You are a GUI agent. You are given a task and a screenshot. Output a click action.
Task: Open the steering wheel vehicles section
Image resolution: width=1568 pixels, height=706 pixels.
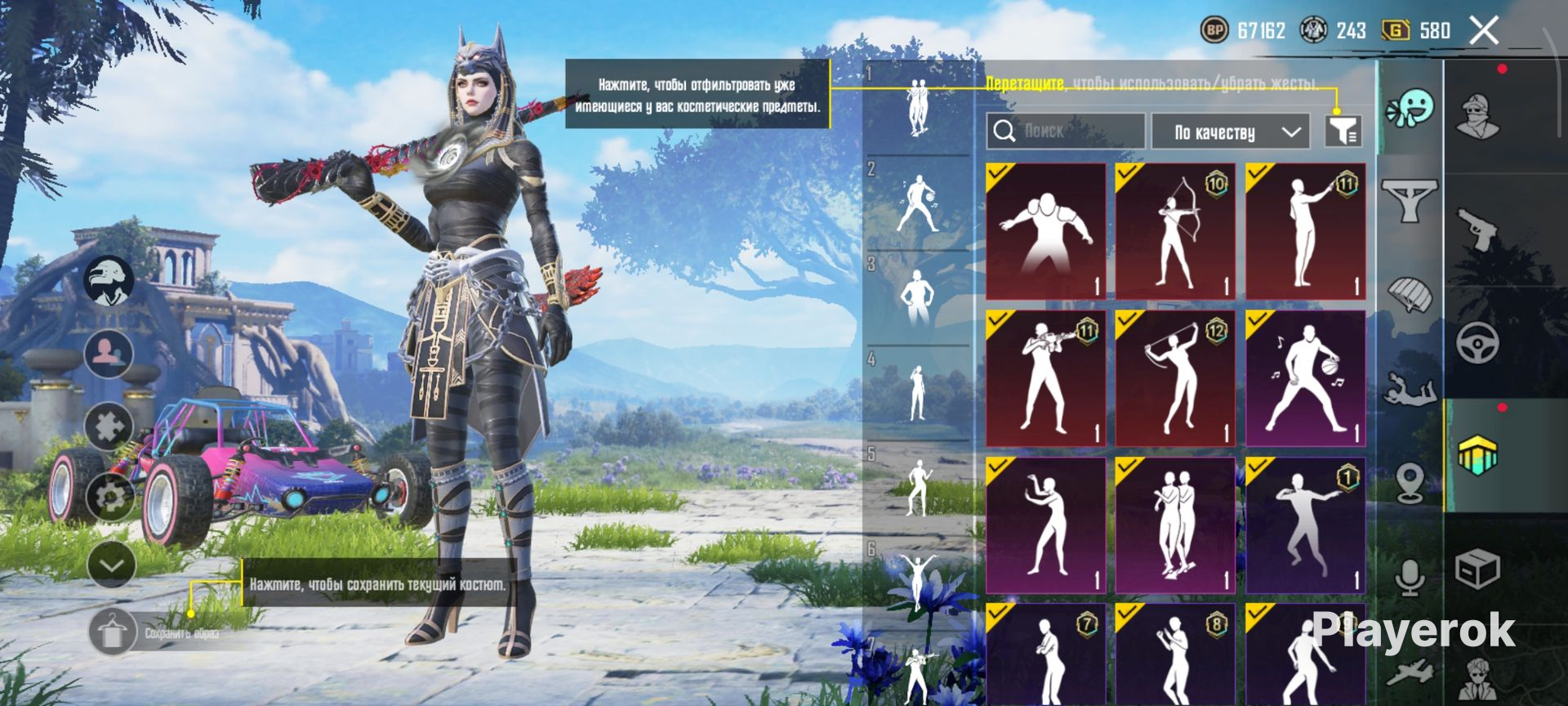pyautogui.click(x=1478, y=342)
